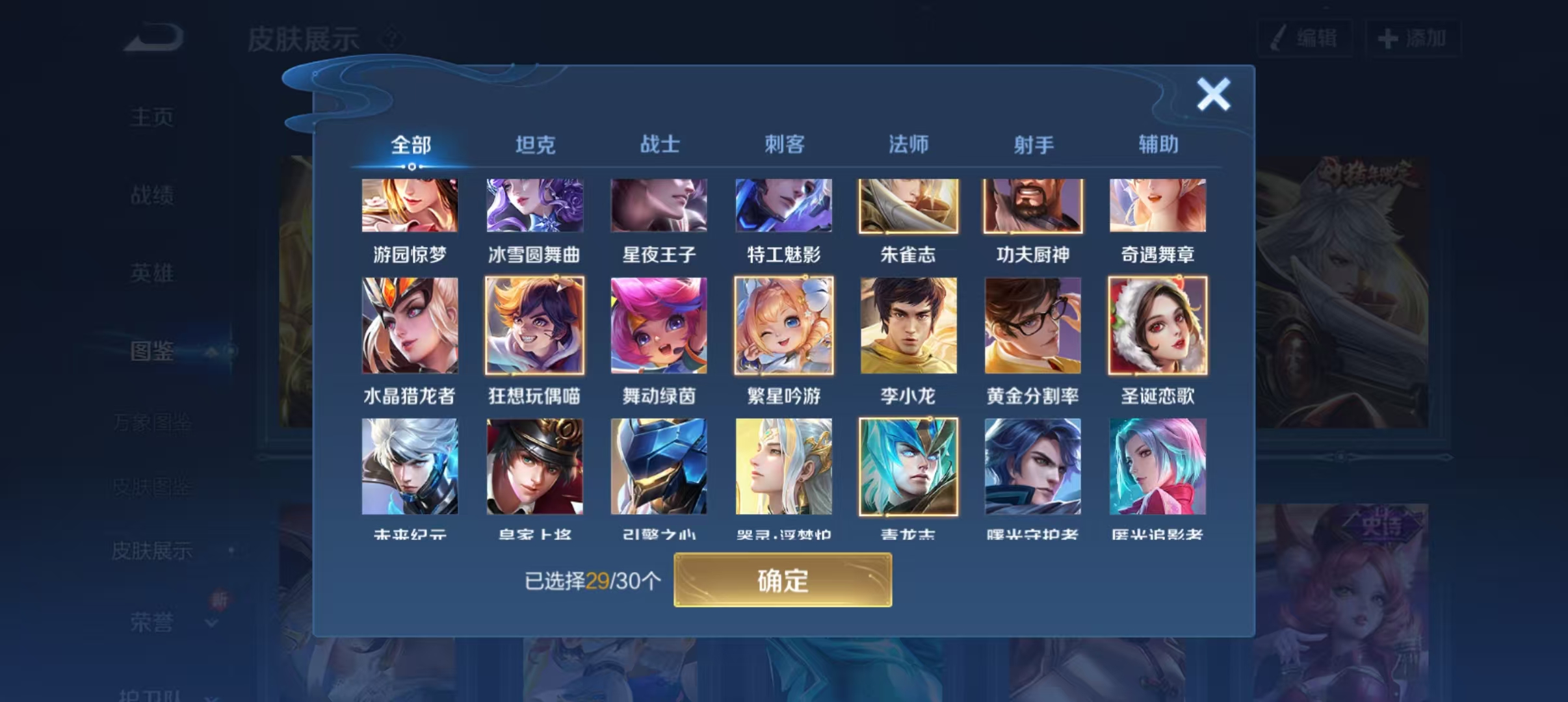Deselect the 圣诞恋歌 skin
The height and width of the screenshot is (702, 1568).
click(1156, 326)
